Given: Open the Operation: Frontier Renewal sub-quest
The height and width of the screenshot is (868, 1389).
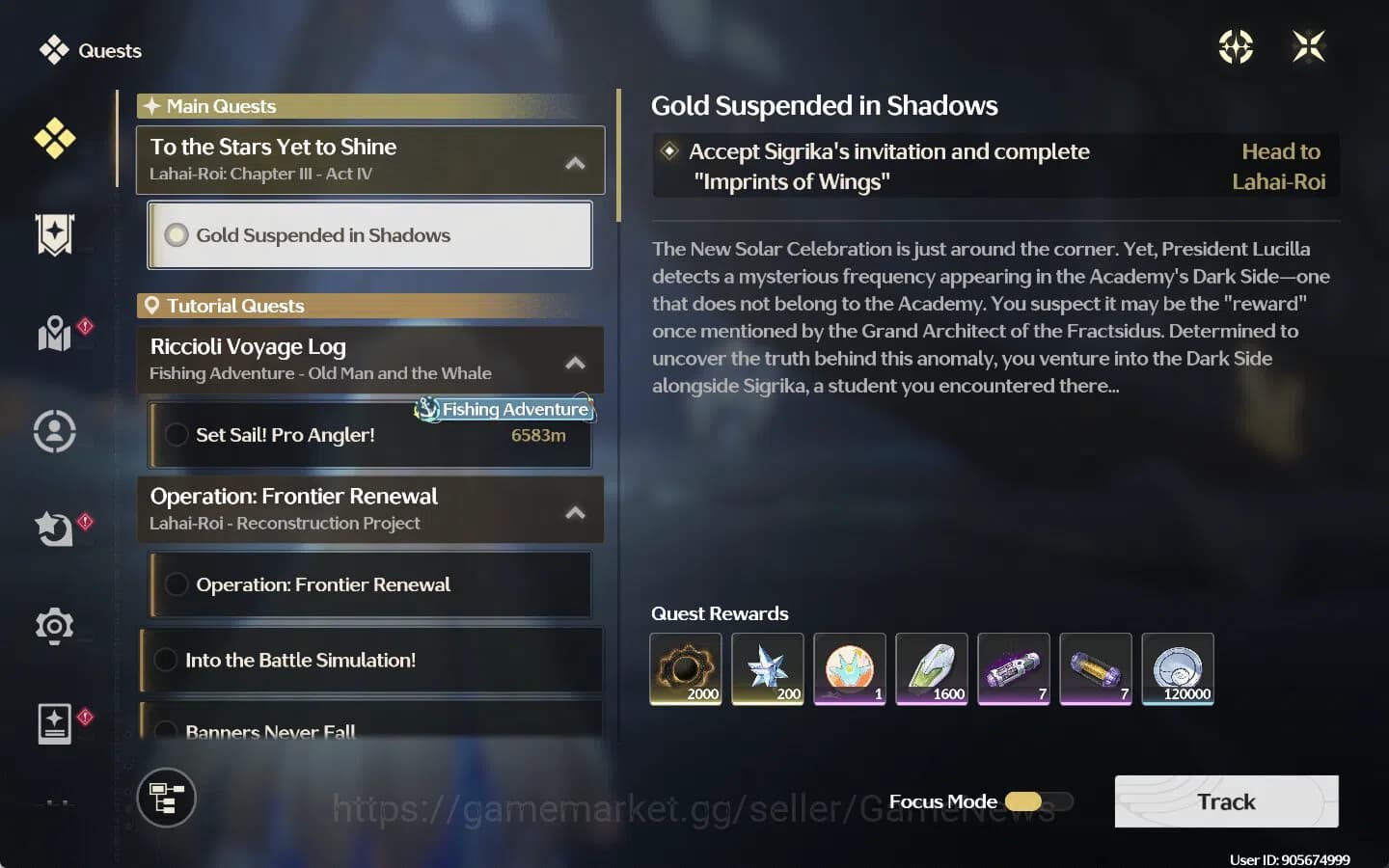Looking at the screenshot, I should pyautogui.click(x=370, y=585).
